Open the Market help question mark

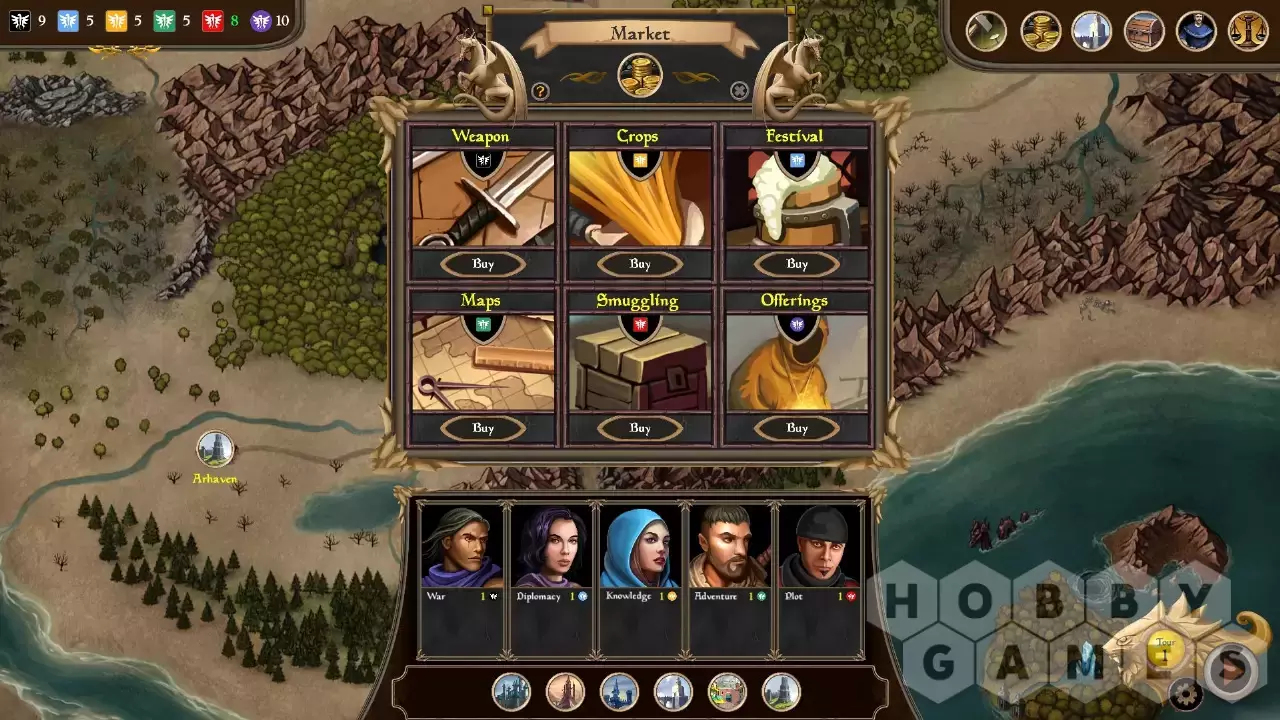pyautogui.click(x=540, y=91)
